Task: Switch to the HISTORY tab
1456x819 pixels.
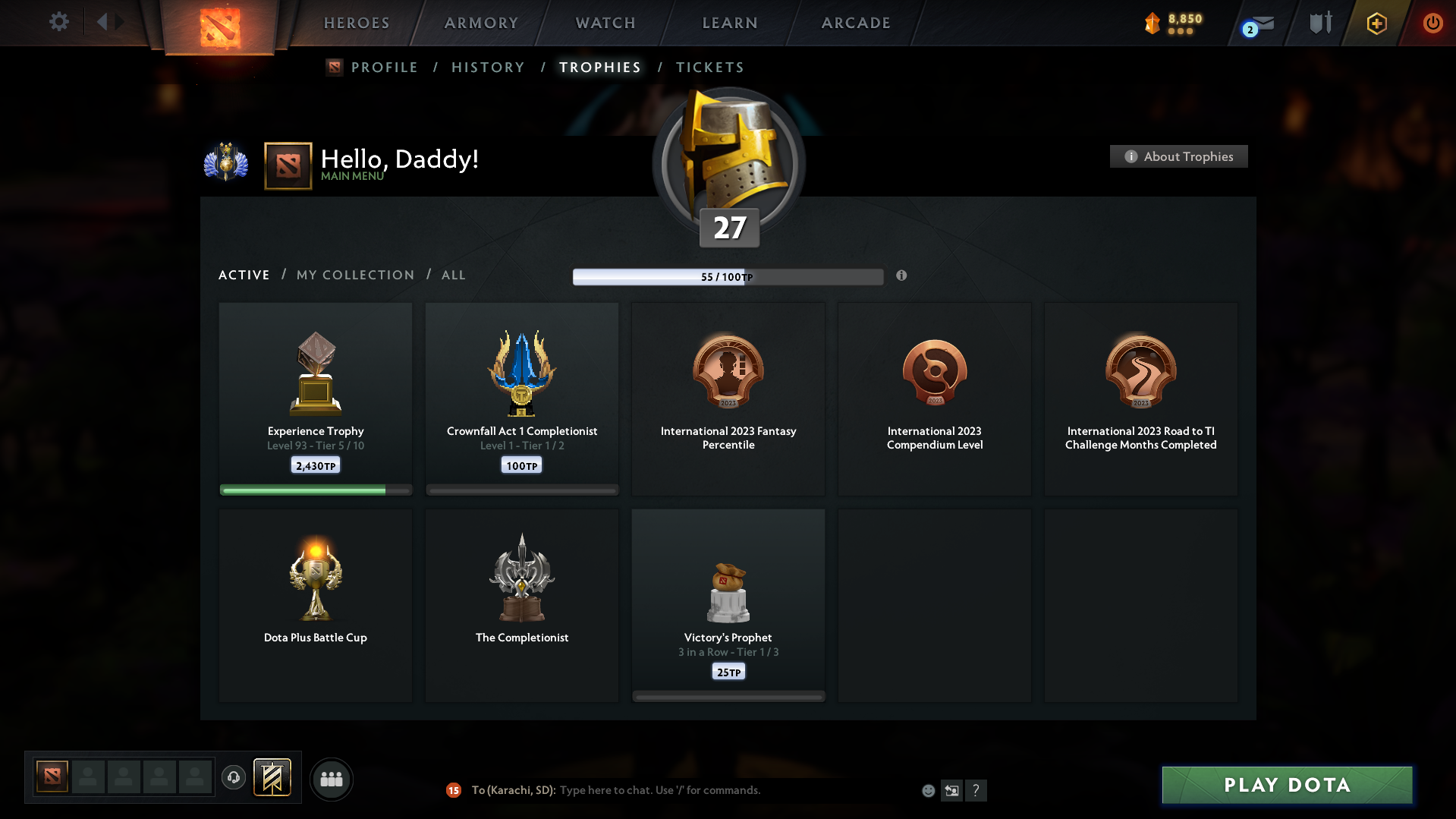Action: coord(488,67)
